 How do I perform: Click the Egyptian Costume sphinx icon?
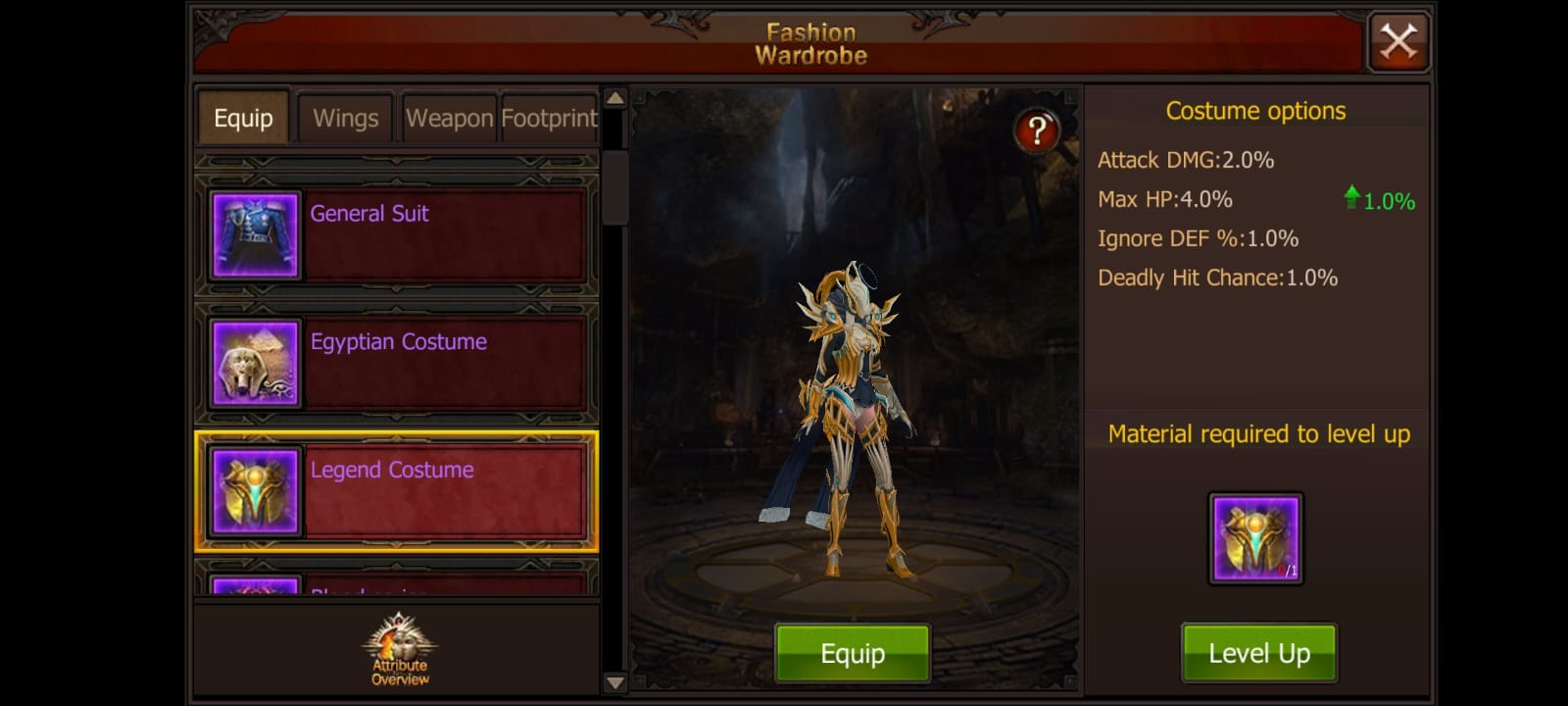click(253, 363)
